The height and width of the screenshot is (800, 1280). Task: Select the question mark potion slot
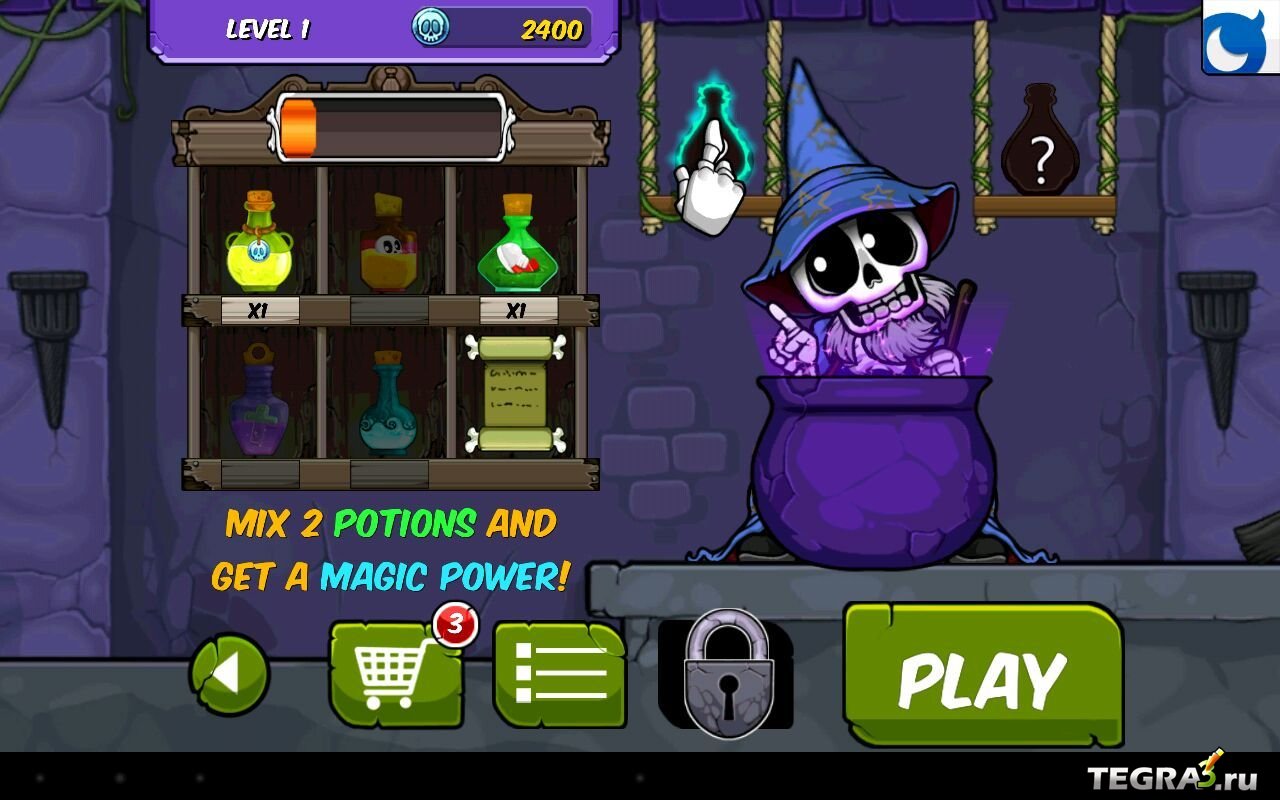1040,143
